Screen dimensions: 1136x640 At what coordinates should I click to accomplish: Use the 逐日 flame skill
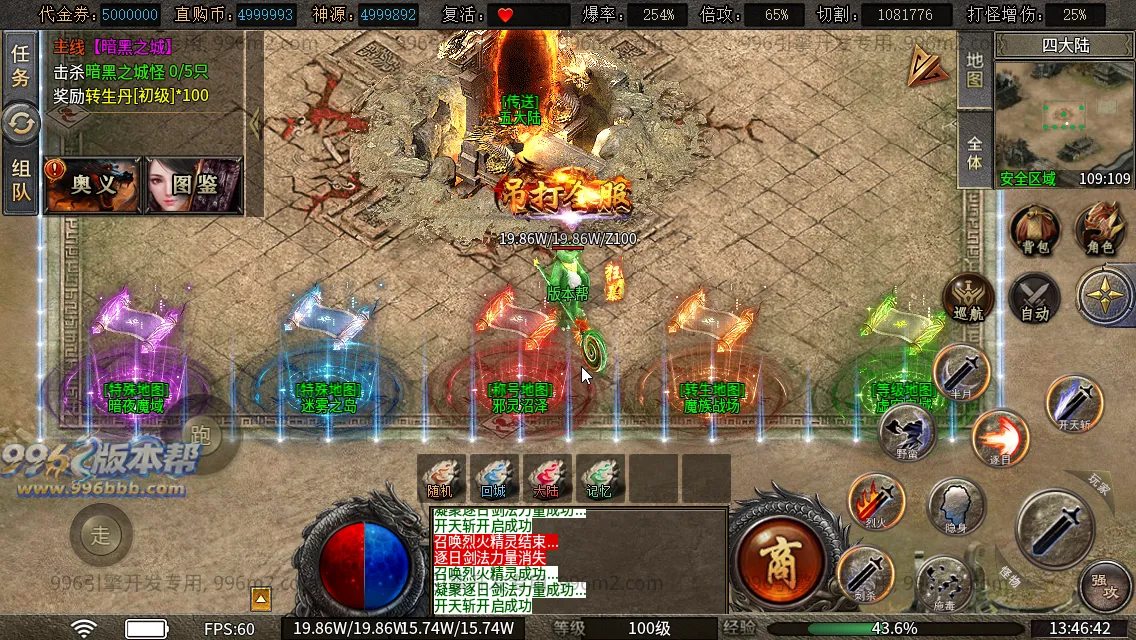click(x=1000, y=438)
